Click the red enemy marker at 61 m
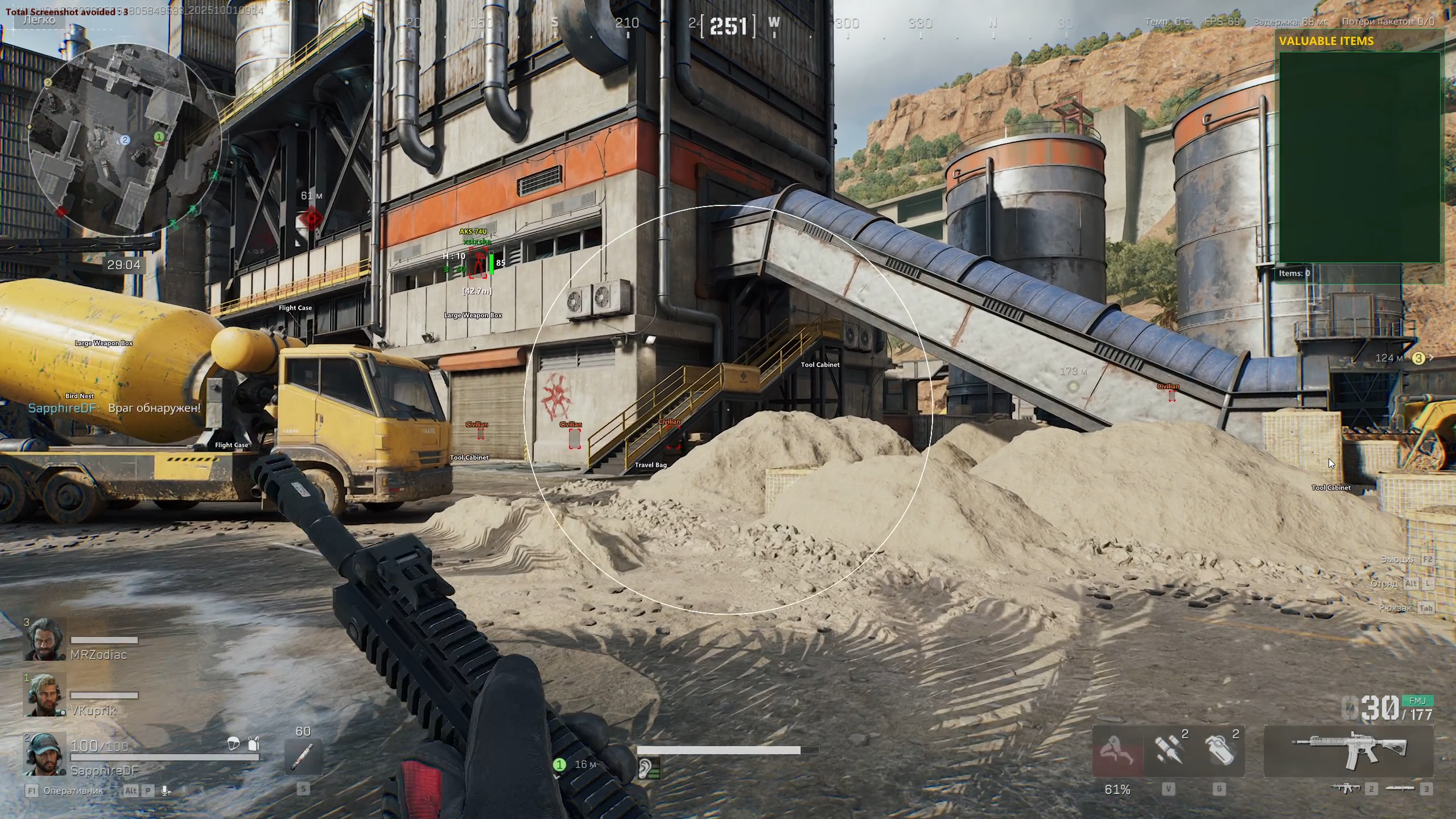The image size is (1456, 819). (x=311, y=218)
